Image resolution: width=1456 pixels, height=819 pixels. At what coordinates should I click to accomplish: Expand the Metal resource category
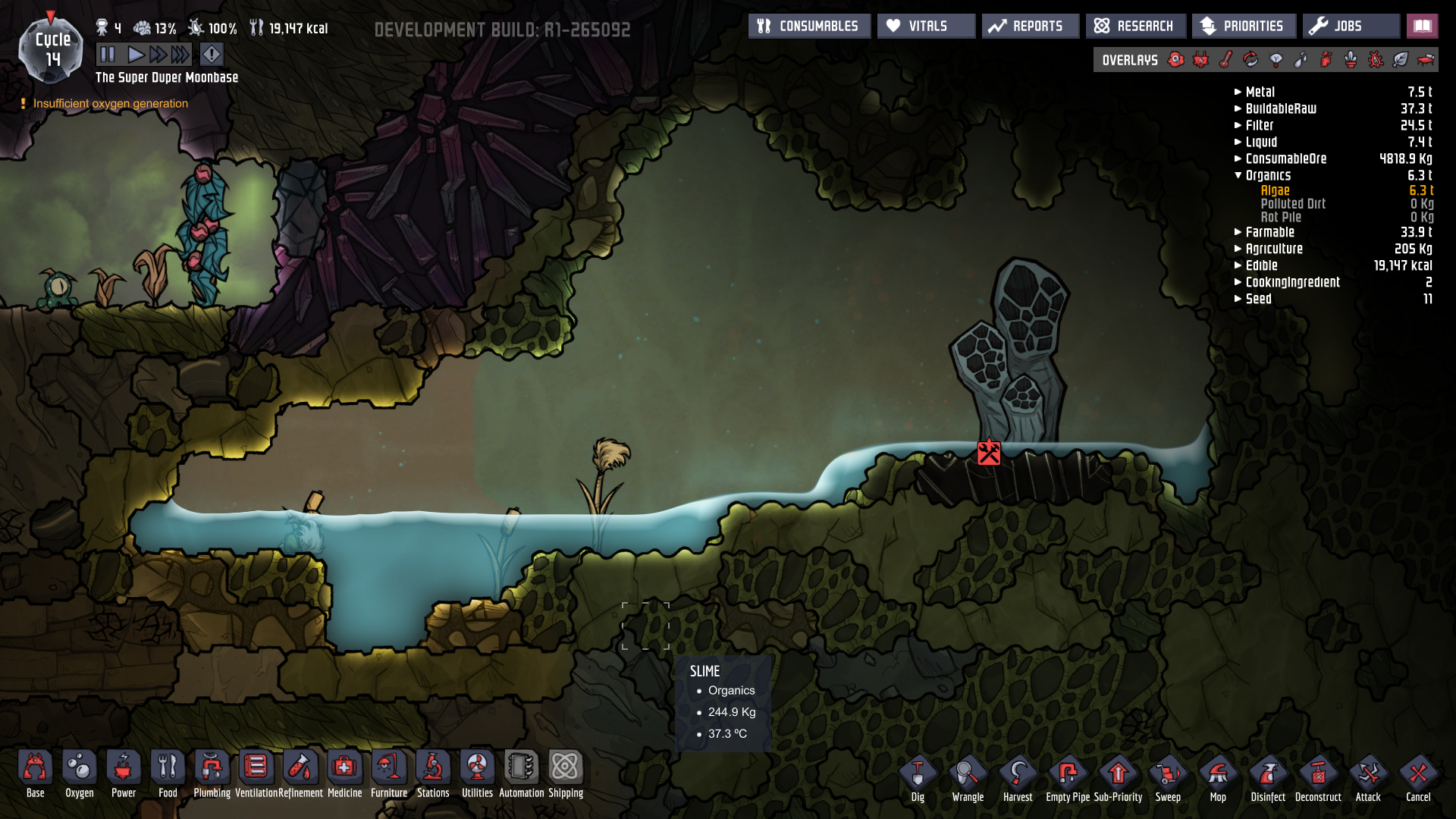(x=1238, y=92)
